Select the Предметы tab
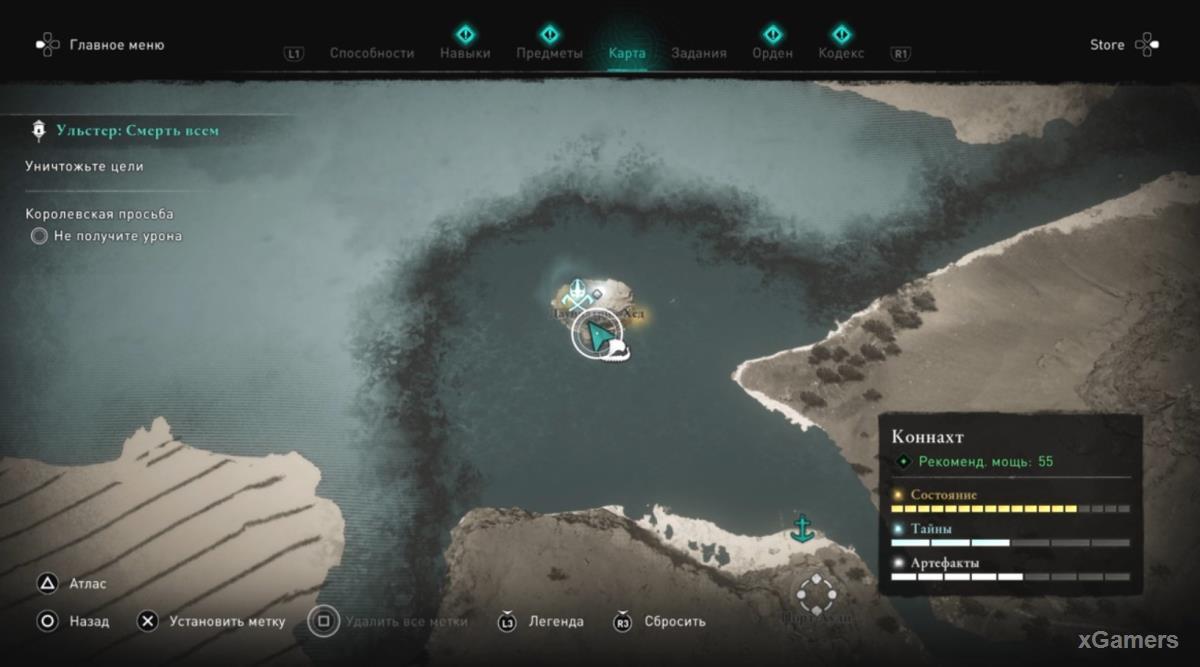This screenshot has width=1200, height=667. (549, 53)
